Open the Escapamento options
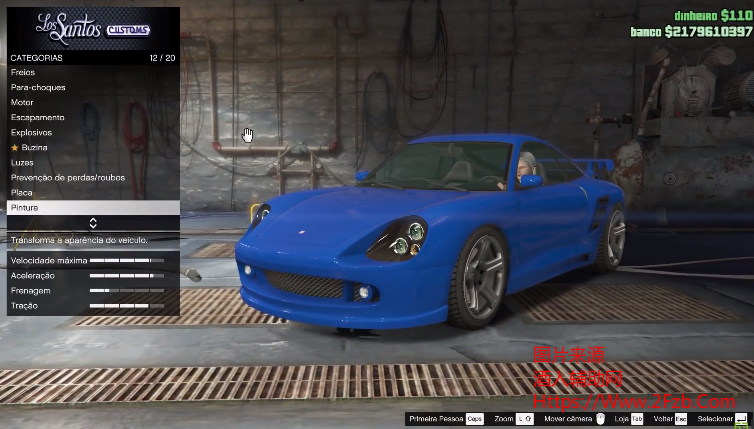Image resolution: width=754 pixels, height=429 pixels. click(92, 117)
